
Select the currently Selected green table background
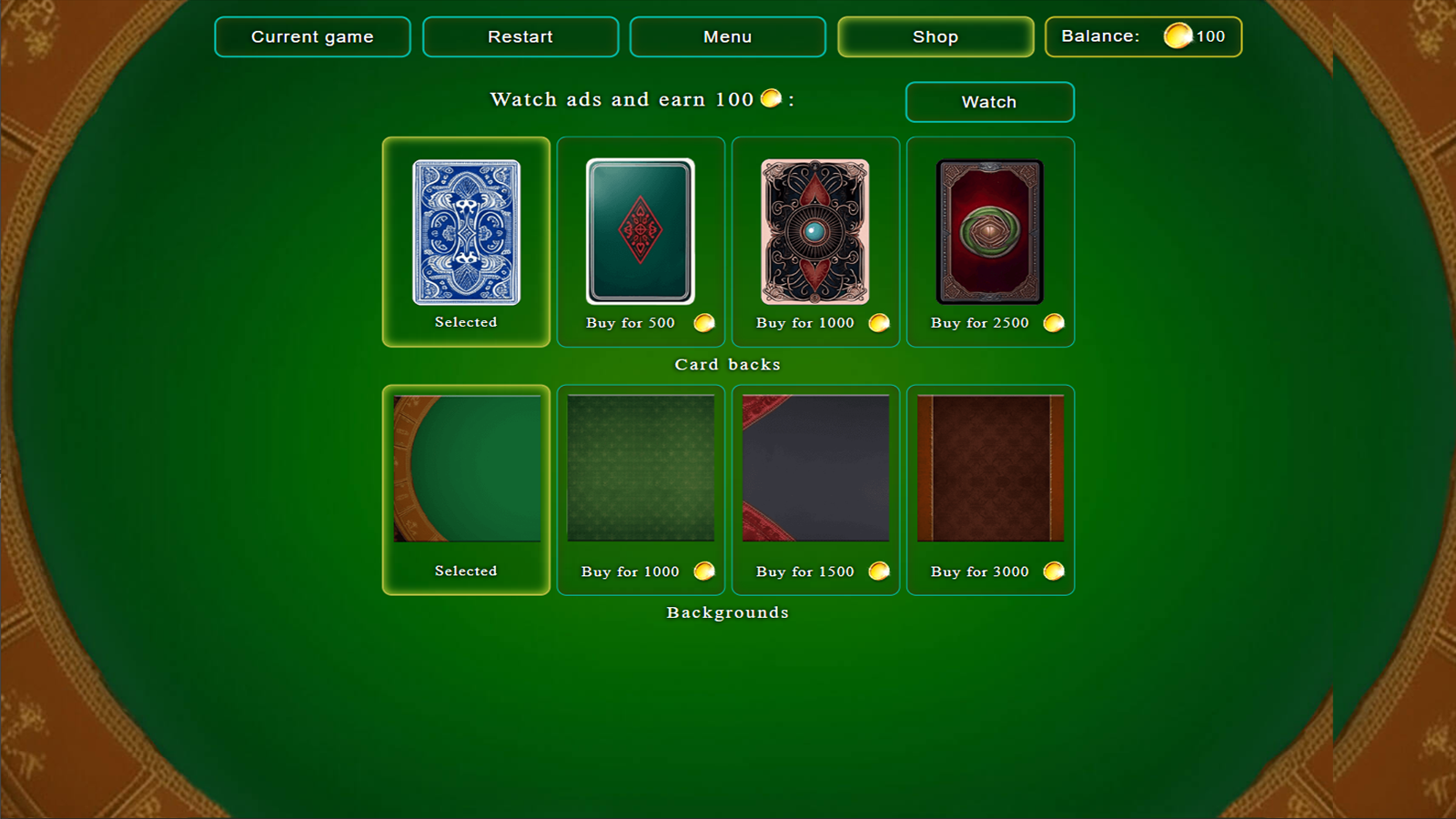pos(465,469)
